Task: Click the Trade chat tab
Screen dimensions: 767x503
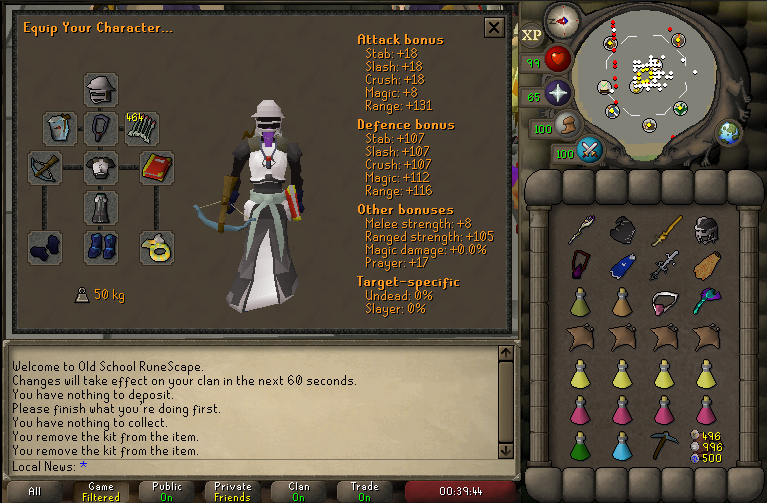Action: 364,491
